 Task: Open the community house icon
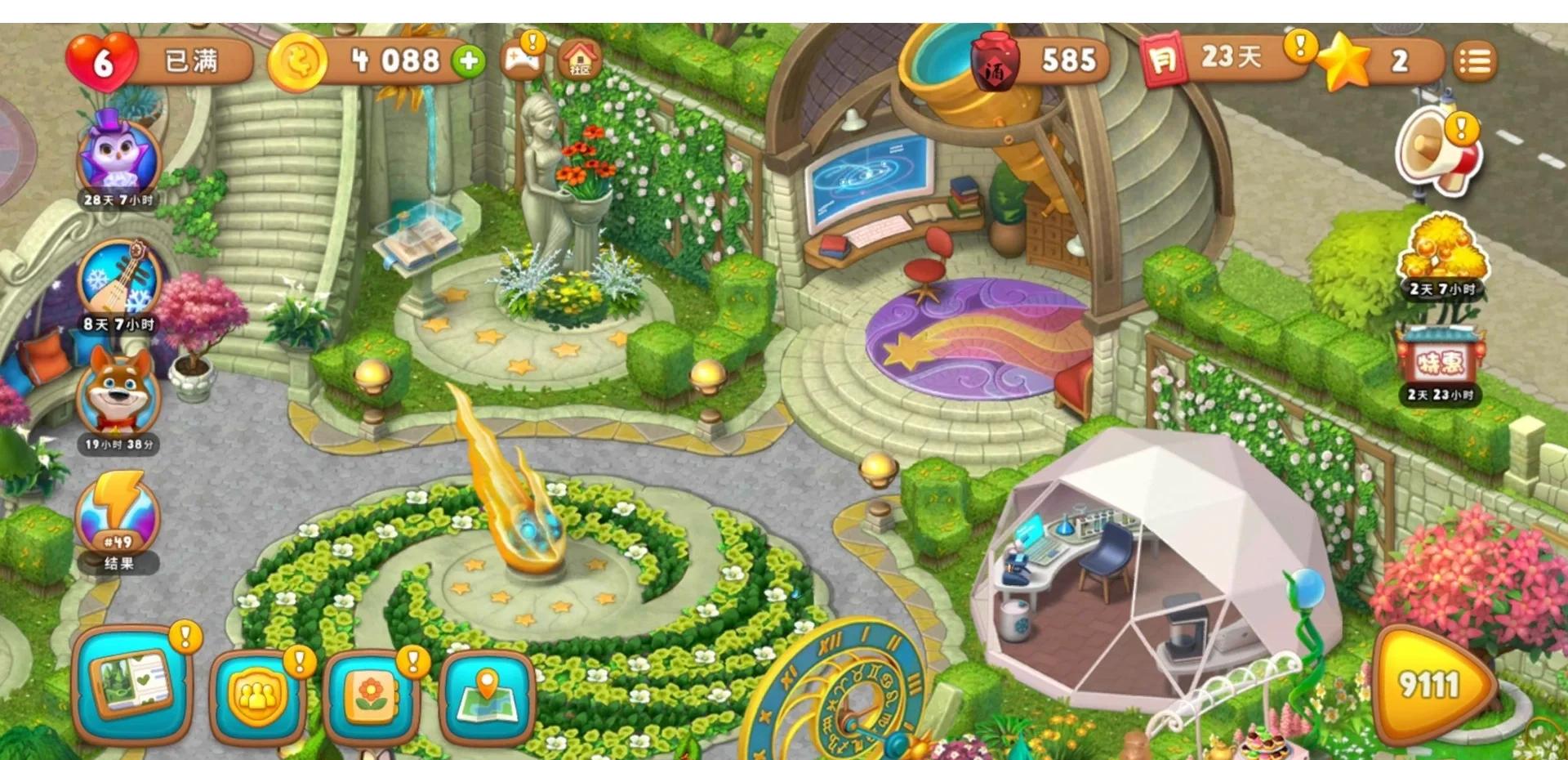point(580,60)
